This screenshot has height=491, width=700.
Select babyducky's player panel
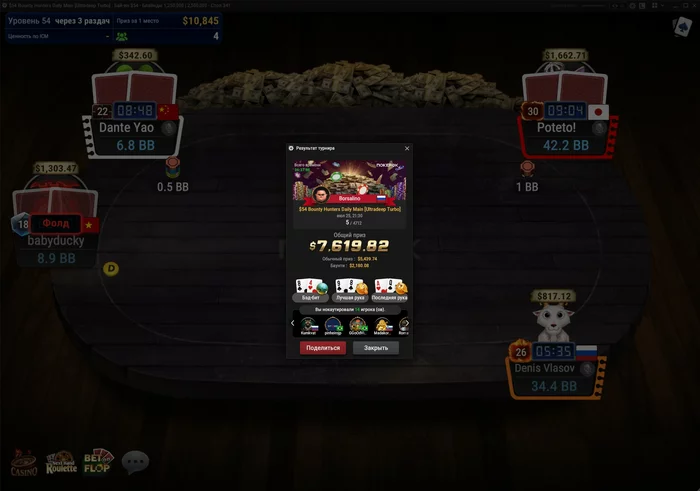click(55, 240)
